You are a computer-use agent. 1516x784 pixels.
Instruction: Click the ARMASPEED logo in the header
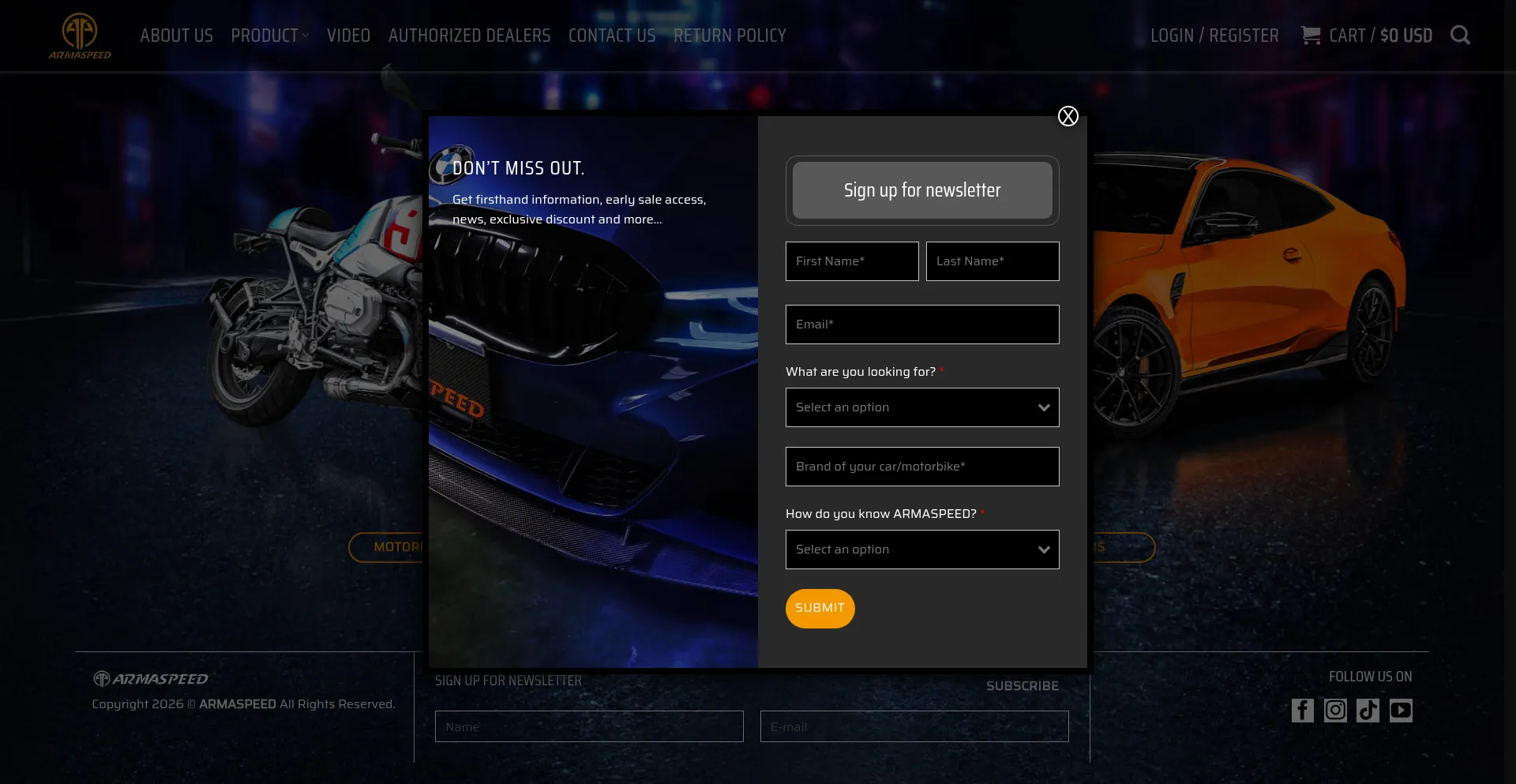tap(79, 35)
